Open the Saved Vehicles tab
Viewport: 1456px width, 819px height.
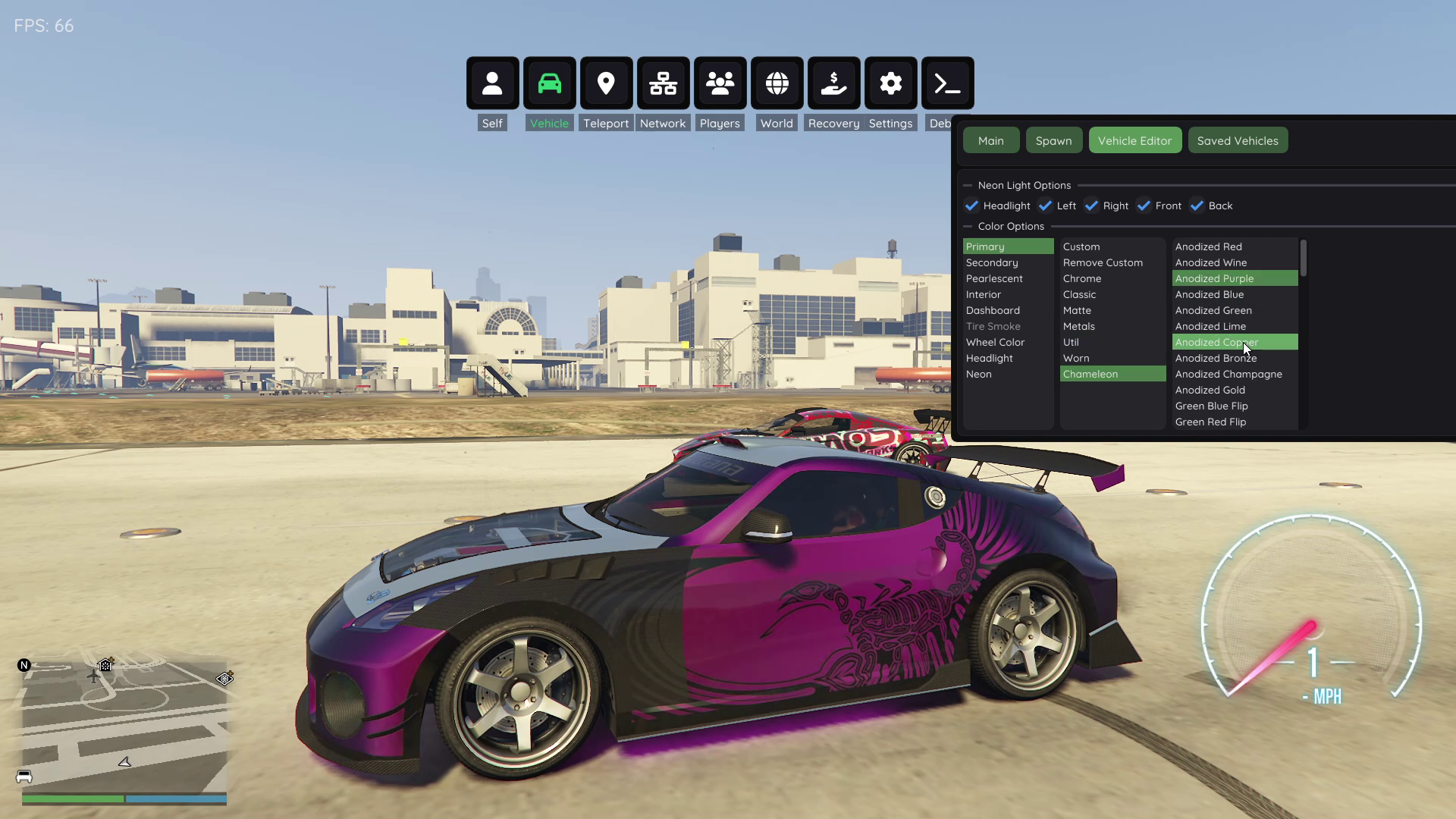[1237, 140]
